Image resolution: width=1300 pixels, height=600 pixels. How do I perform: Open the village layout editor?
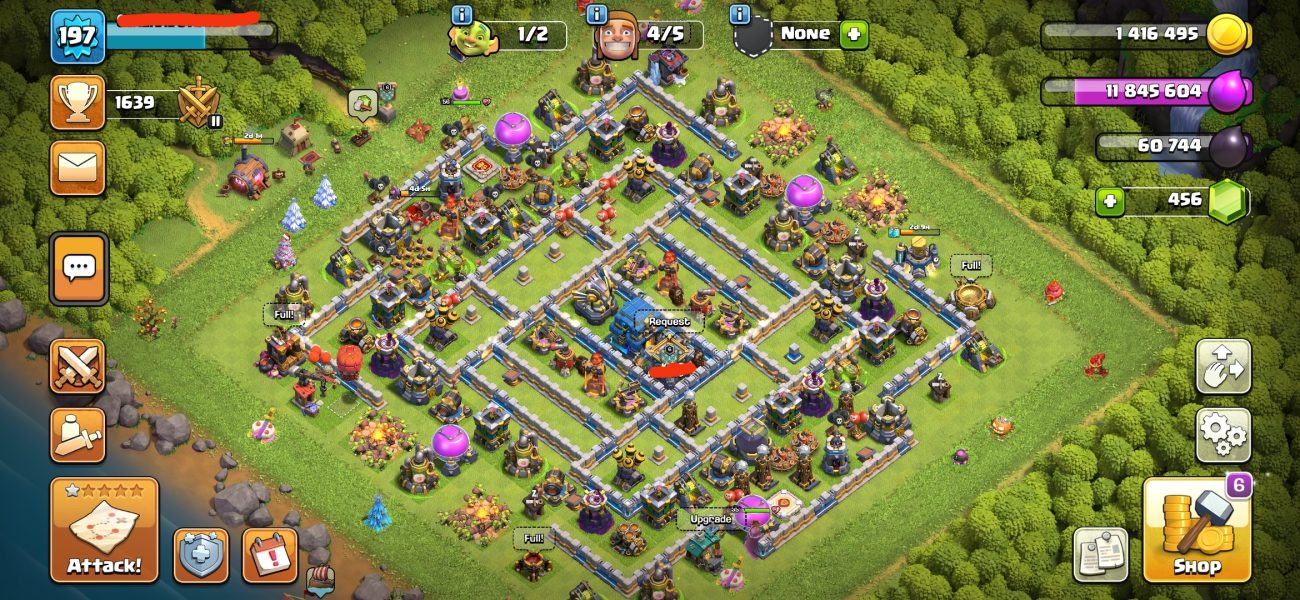pos(1223,367)
